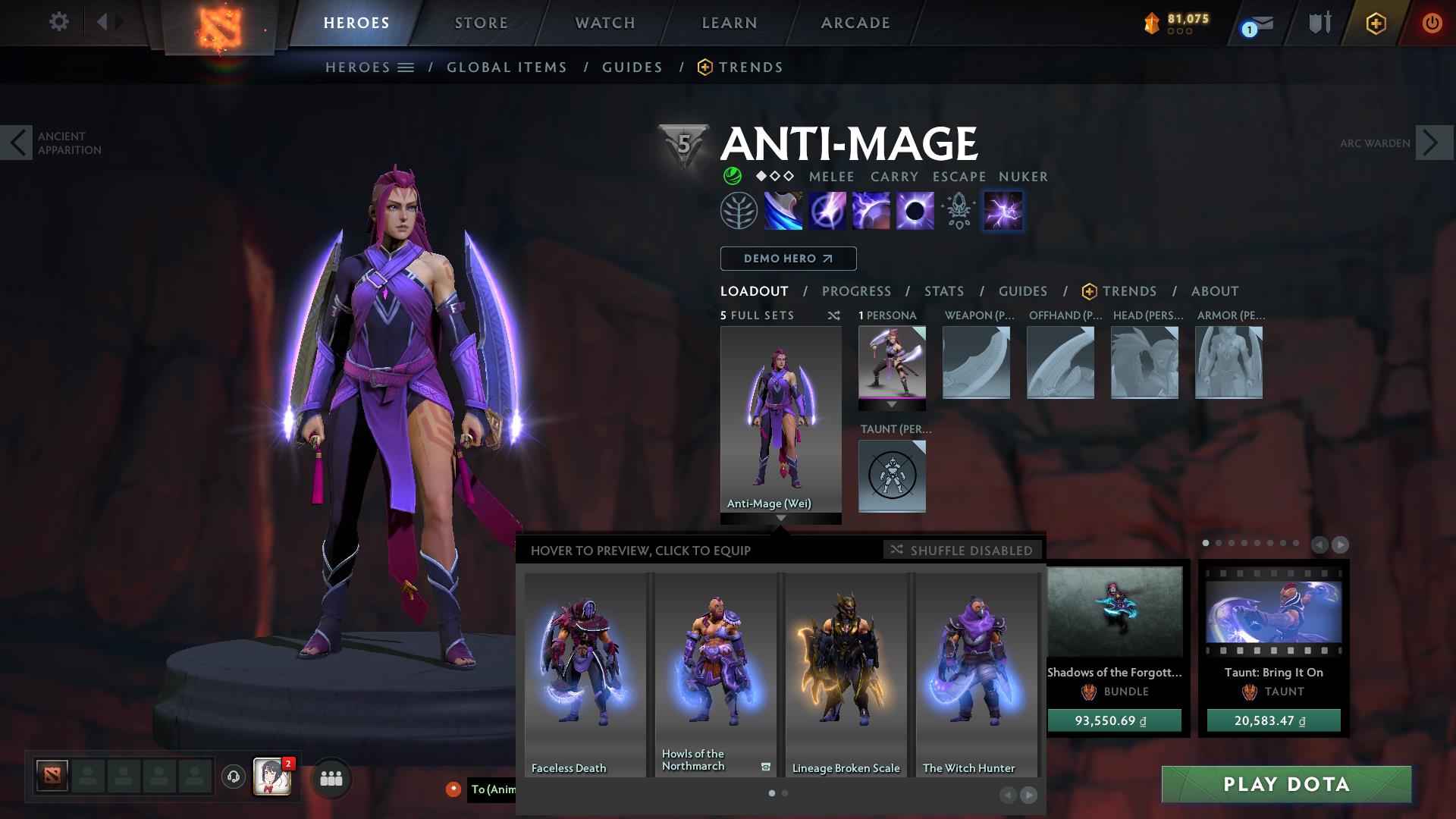The height and width of the screenshot is (819, 1456).
Task: Open the heroes hamburger menu
Action: (x=406, y=67)
